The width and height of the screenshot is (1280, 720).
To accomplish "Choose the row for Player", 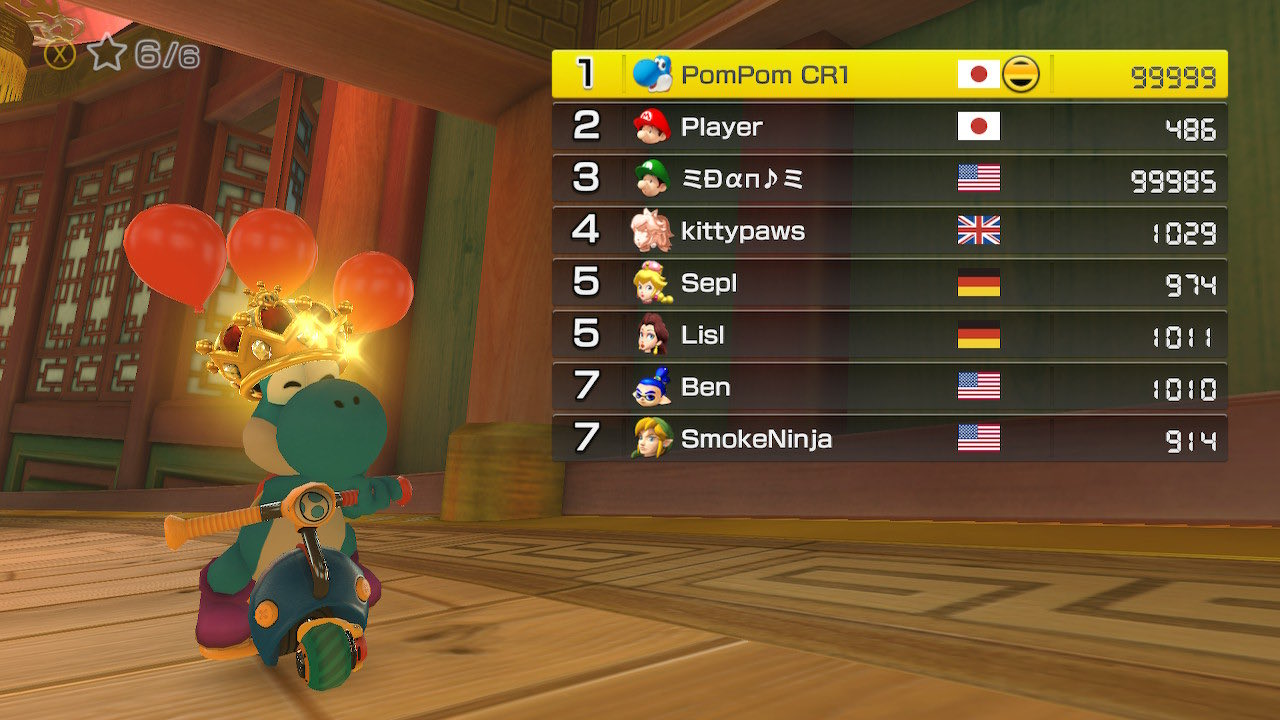I will point(889,127).
